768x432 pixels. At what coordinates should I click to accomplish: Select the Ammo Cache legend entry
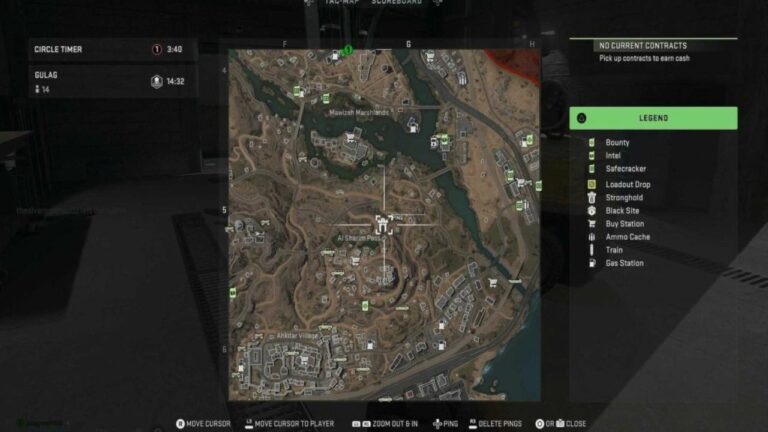(x=627, y=237)
